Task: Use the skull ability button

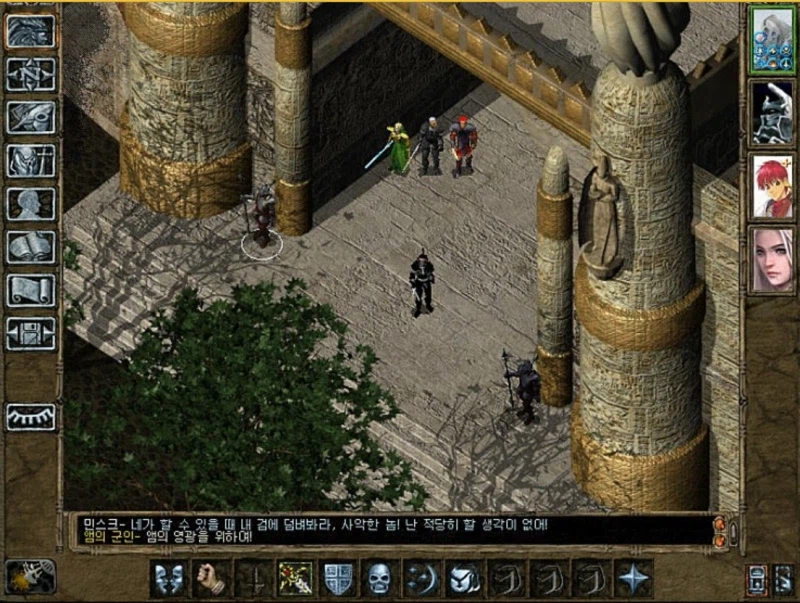Action: 380,578
